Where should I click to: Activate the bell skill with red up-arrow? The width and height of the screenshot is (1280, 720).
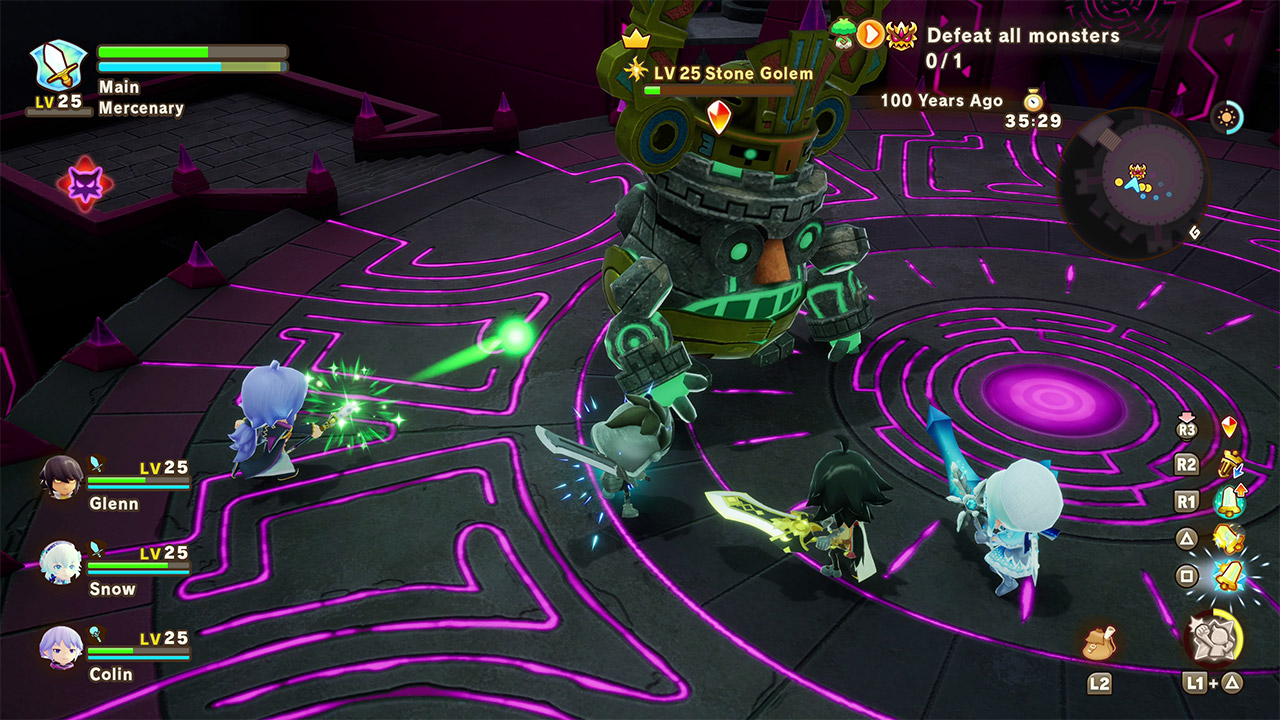pos(1229,500)
